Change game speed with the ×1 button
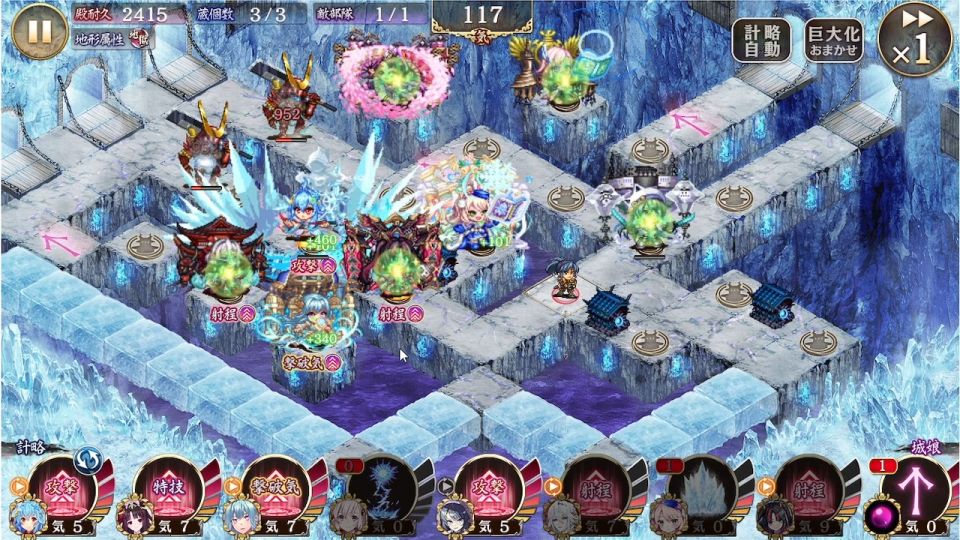Viewport: 960px width, 540px height. pos(914,40)
